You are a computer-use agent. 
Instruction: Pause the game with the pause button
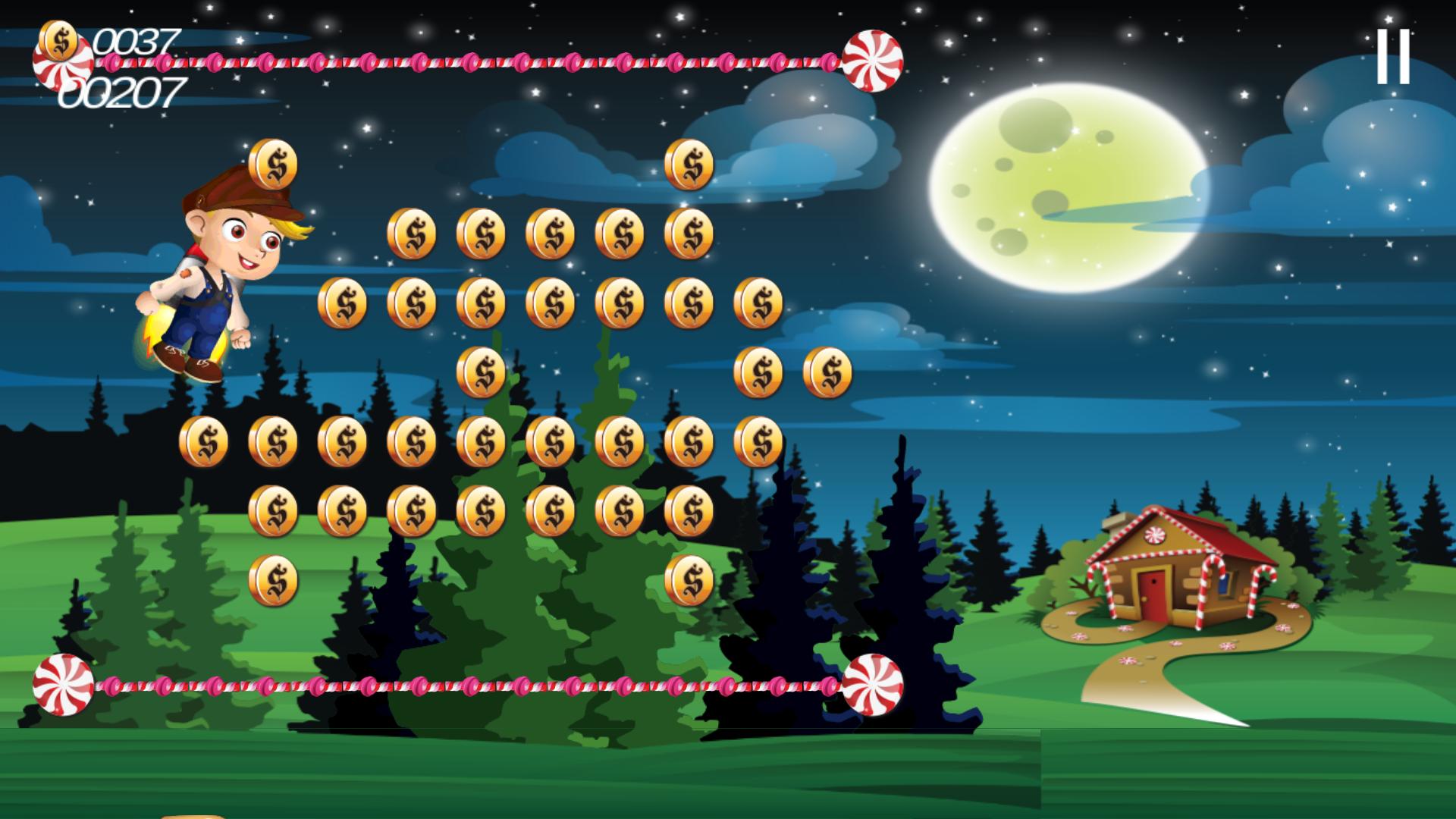coord(1393,56)
